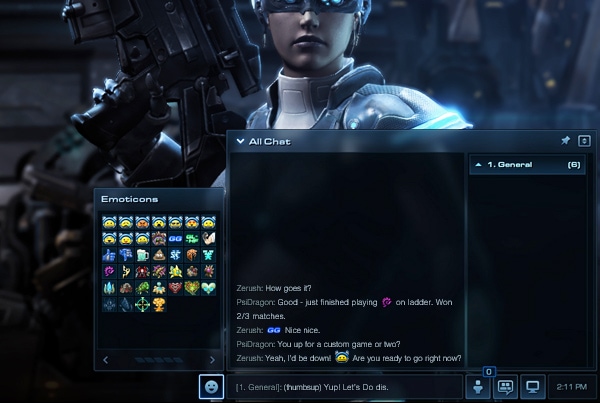Go to previous emoticons page

click(x=106, y=360)
